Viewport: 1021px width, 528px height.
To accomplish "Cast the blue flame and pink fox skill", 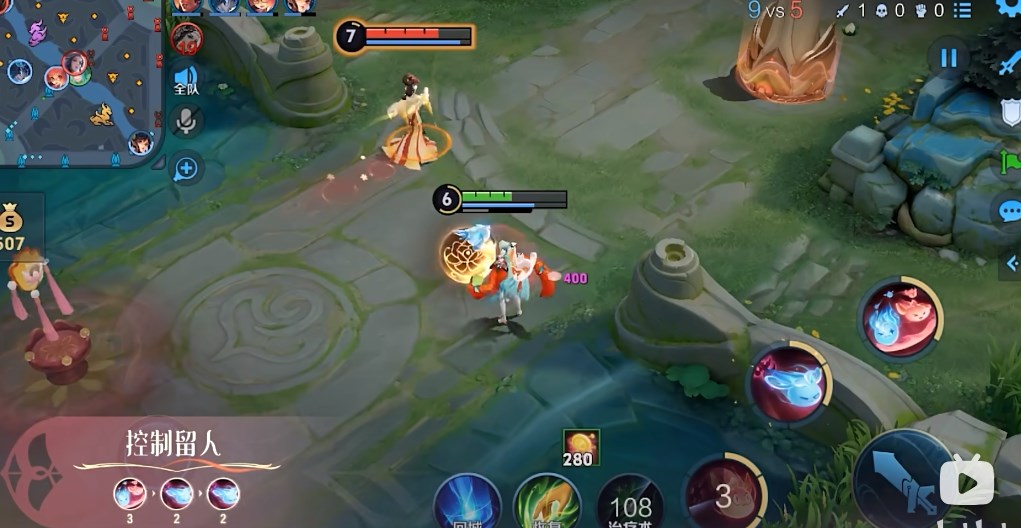I will tap(900, 317).
